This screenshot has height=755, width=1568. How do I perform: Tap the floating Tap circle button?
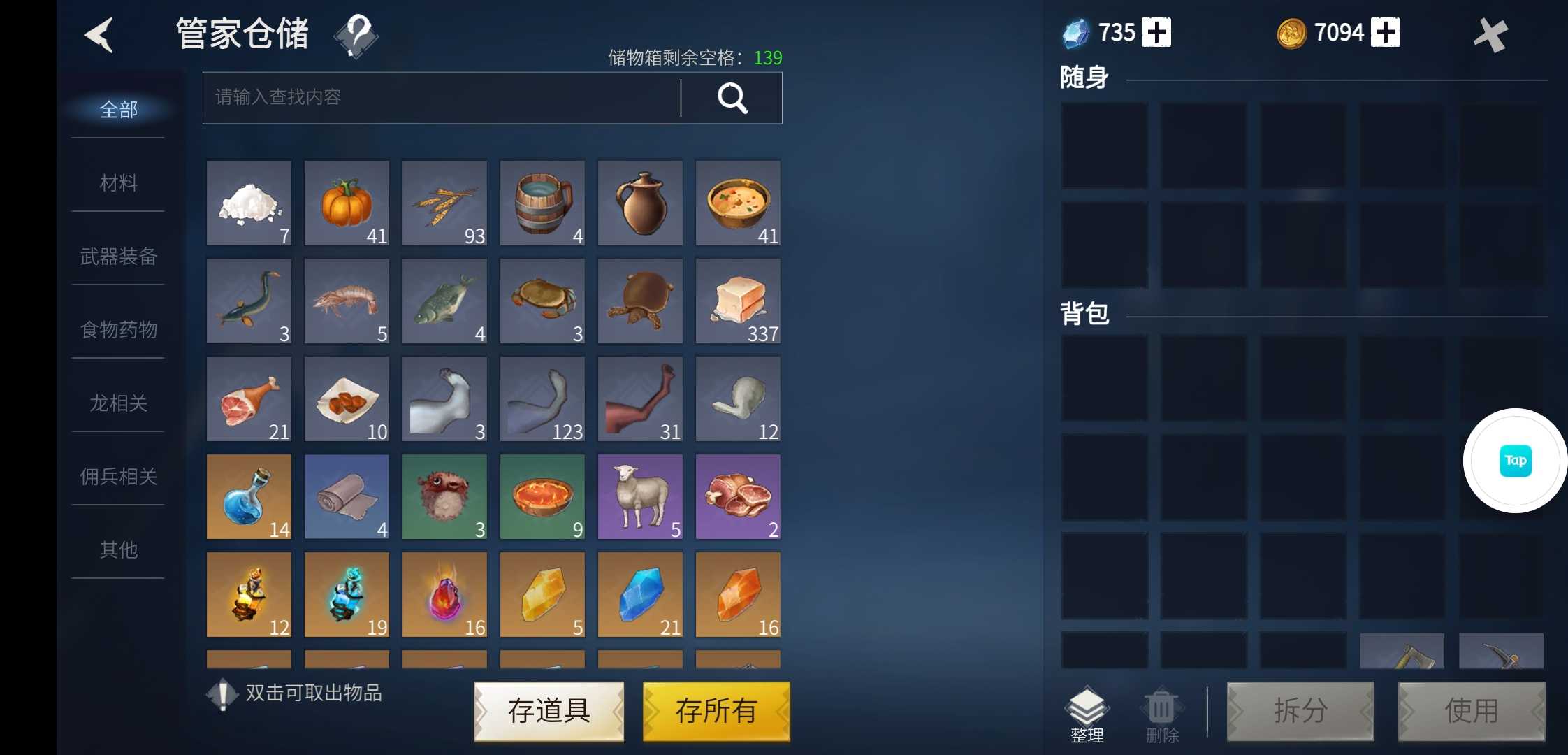pyautogui.click(x=1514, y=461)
